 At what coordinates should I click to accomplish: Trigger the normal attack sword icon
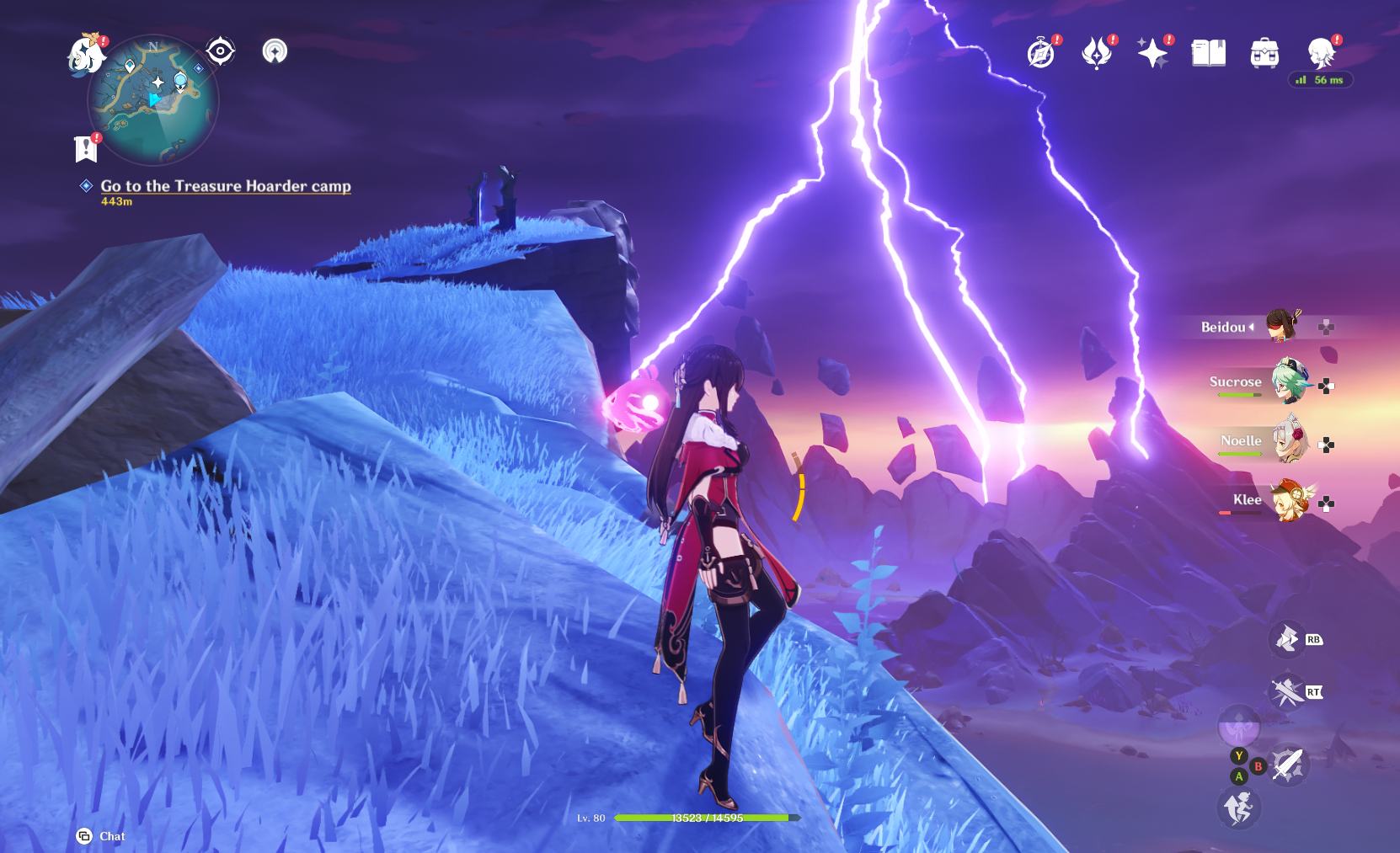tap(1289, 762)
